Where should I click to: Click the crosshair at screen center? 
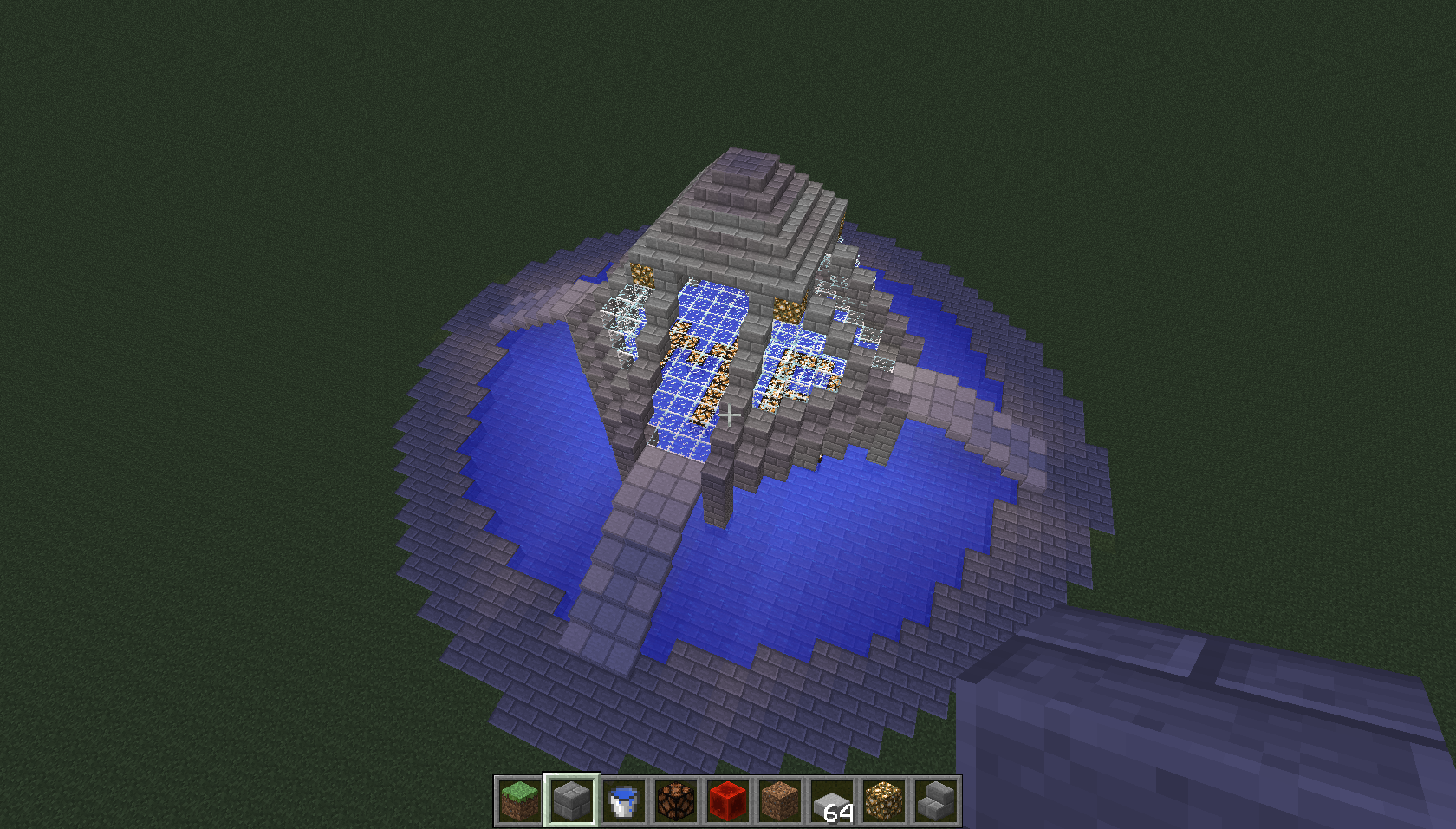pyautogui.click(x=731, y=414)
